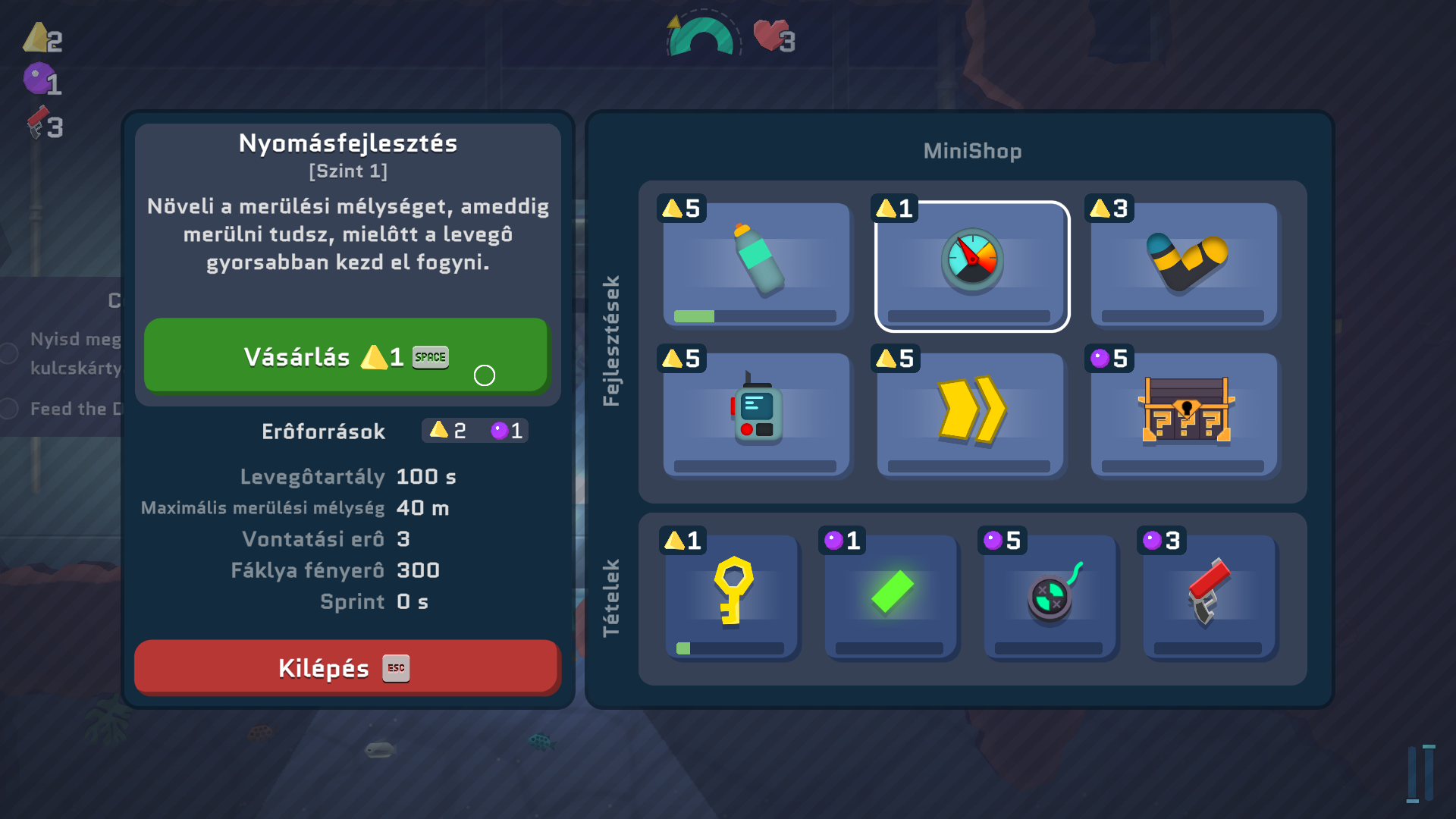The image size is (1456, 819).
Task: Select the green glow stick item
Action: pos(891,595)
